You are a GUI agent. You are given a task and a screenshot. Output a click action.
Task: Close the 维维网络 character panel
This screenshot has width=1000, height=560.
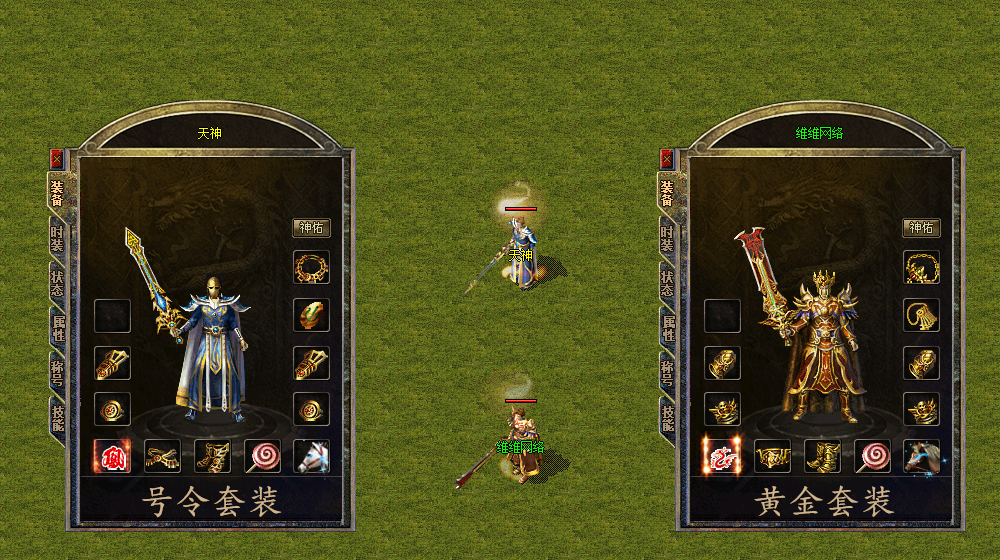[x=666, y=158]
